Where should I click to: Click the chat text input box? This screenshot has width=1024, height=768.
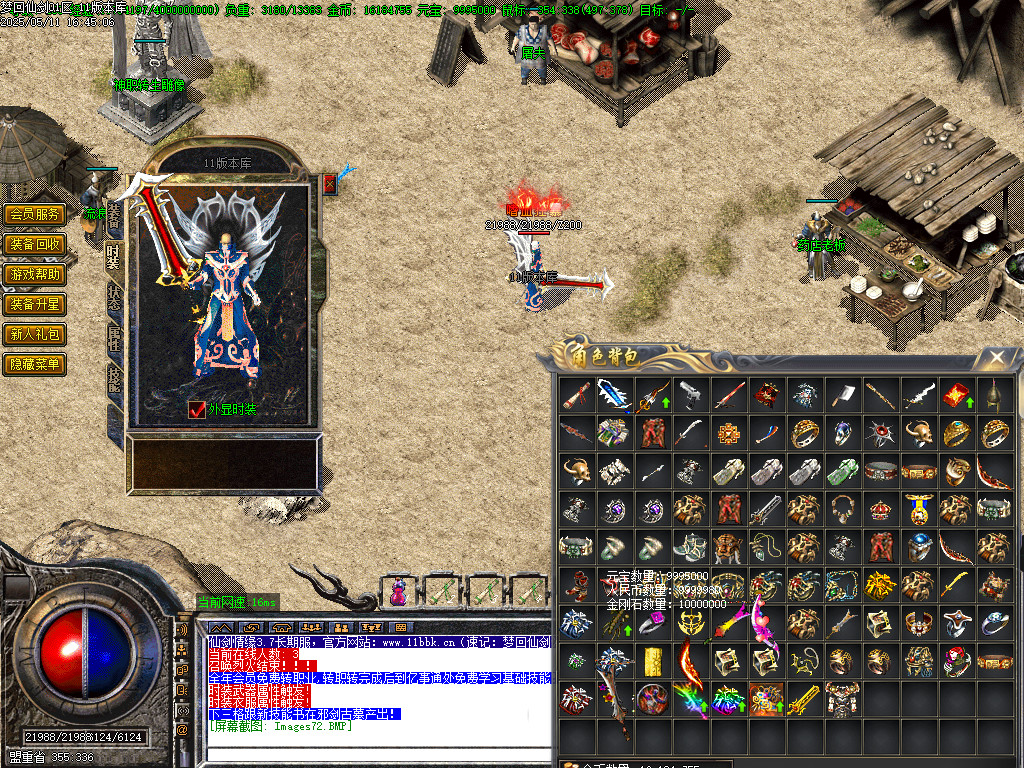pyautogui.click(x=380, y=755)
